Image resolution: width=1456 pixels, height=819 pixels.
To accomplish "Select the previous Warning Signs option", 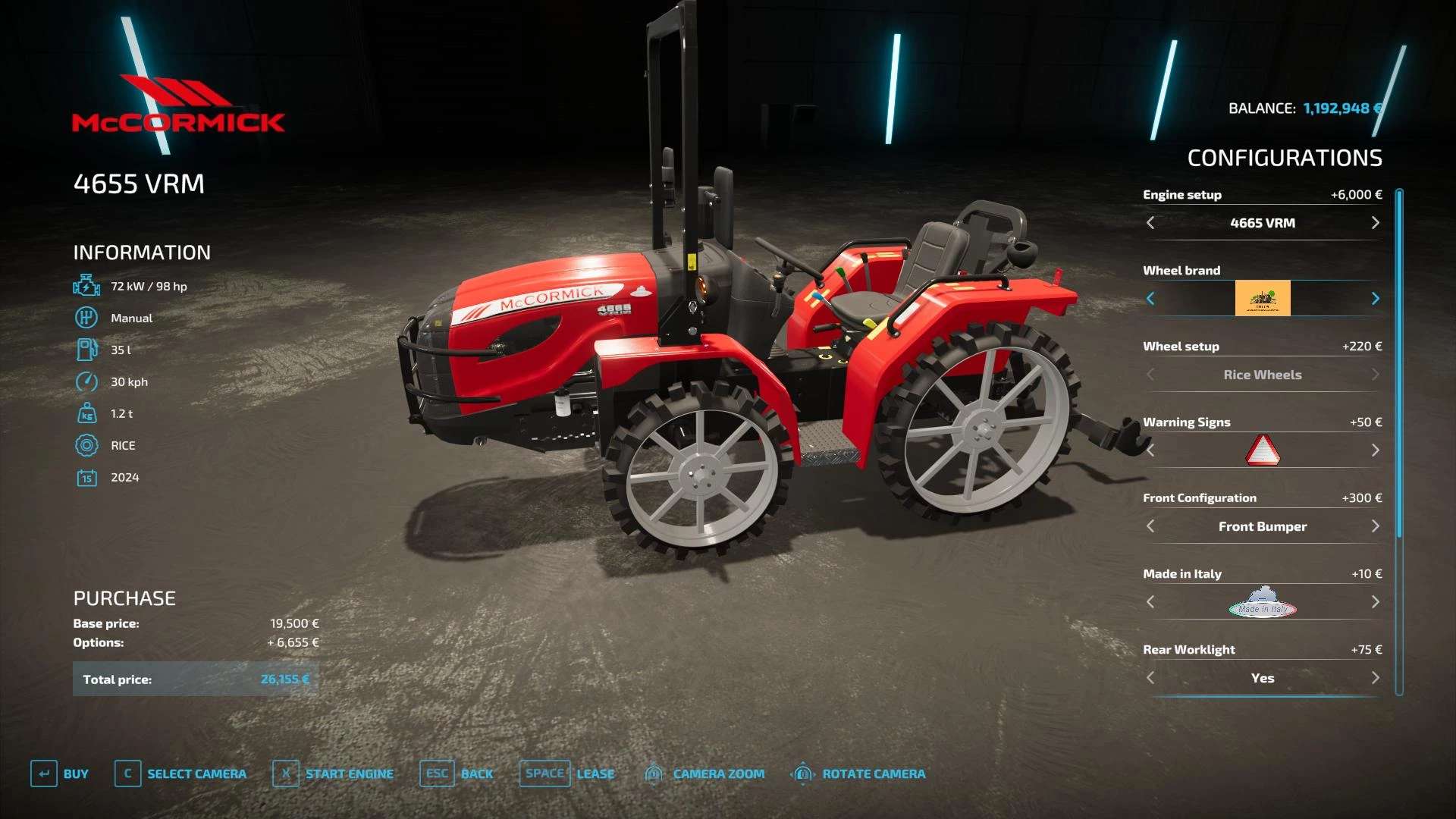I will click(x=1150, y=450).
